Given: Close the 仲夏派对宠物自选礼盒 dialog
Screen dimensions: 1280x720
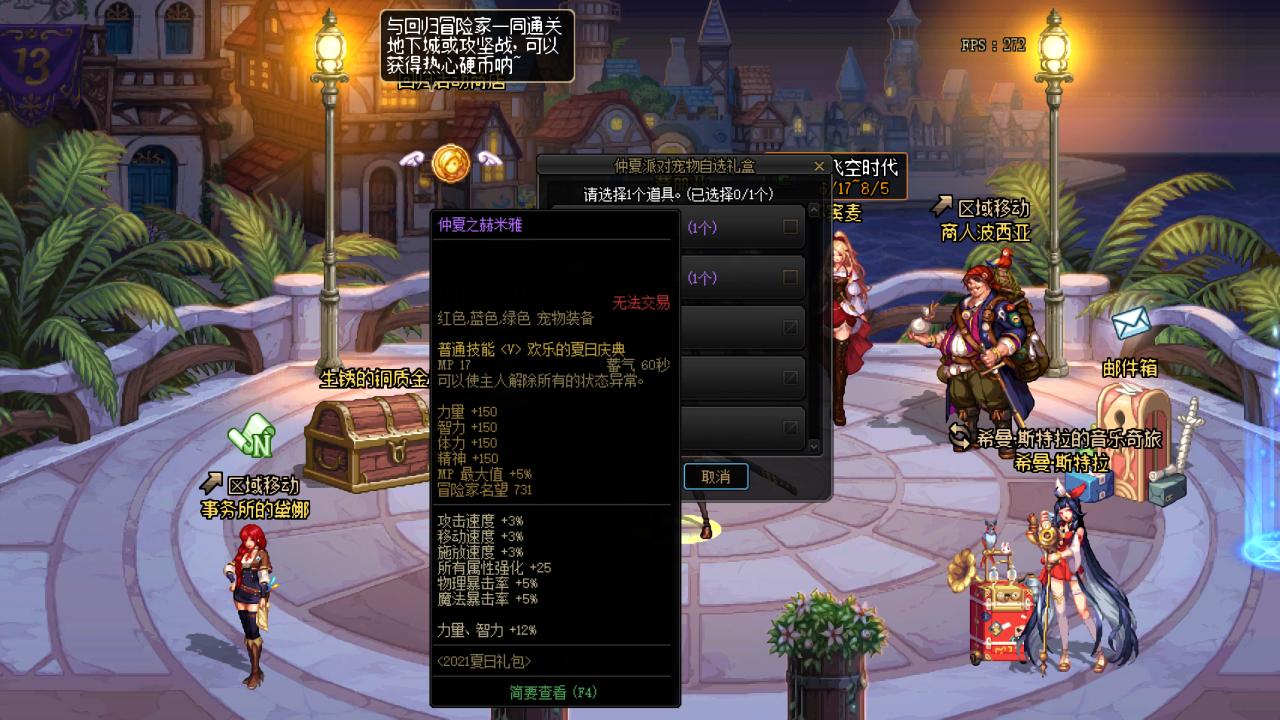Looking at the screenshot, I should click(x=818, y=165).
